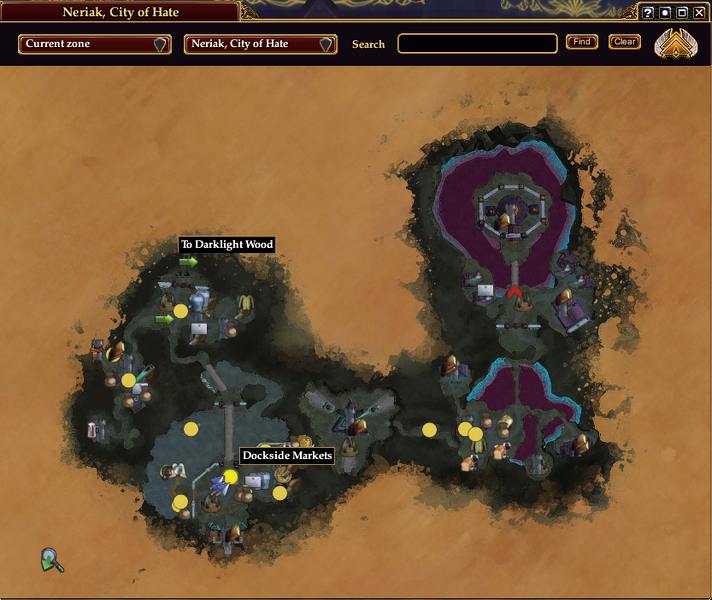
Task: Click the green exit arrow under Darklight Wood label
Action: (188, 262)
